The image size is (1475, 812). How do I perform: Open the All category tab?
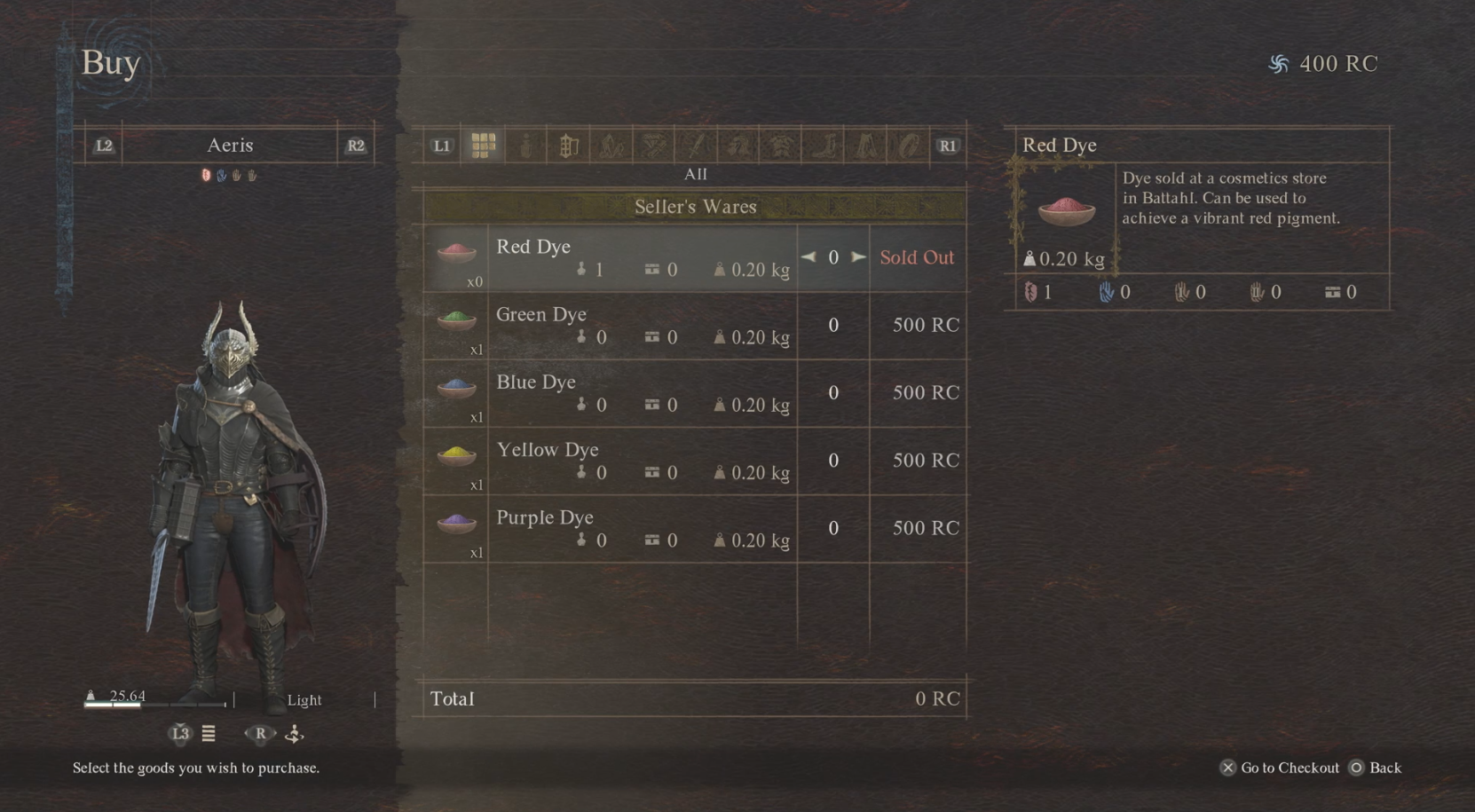pyautogui.click(x=695, y=174)
